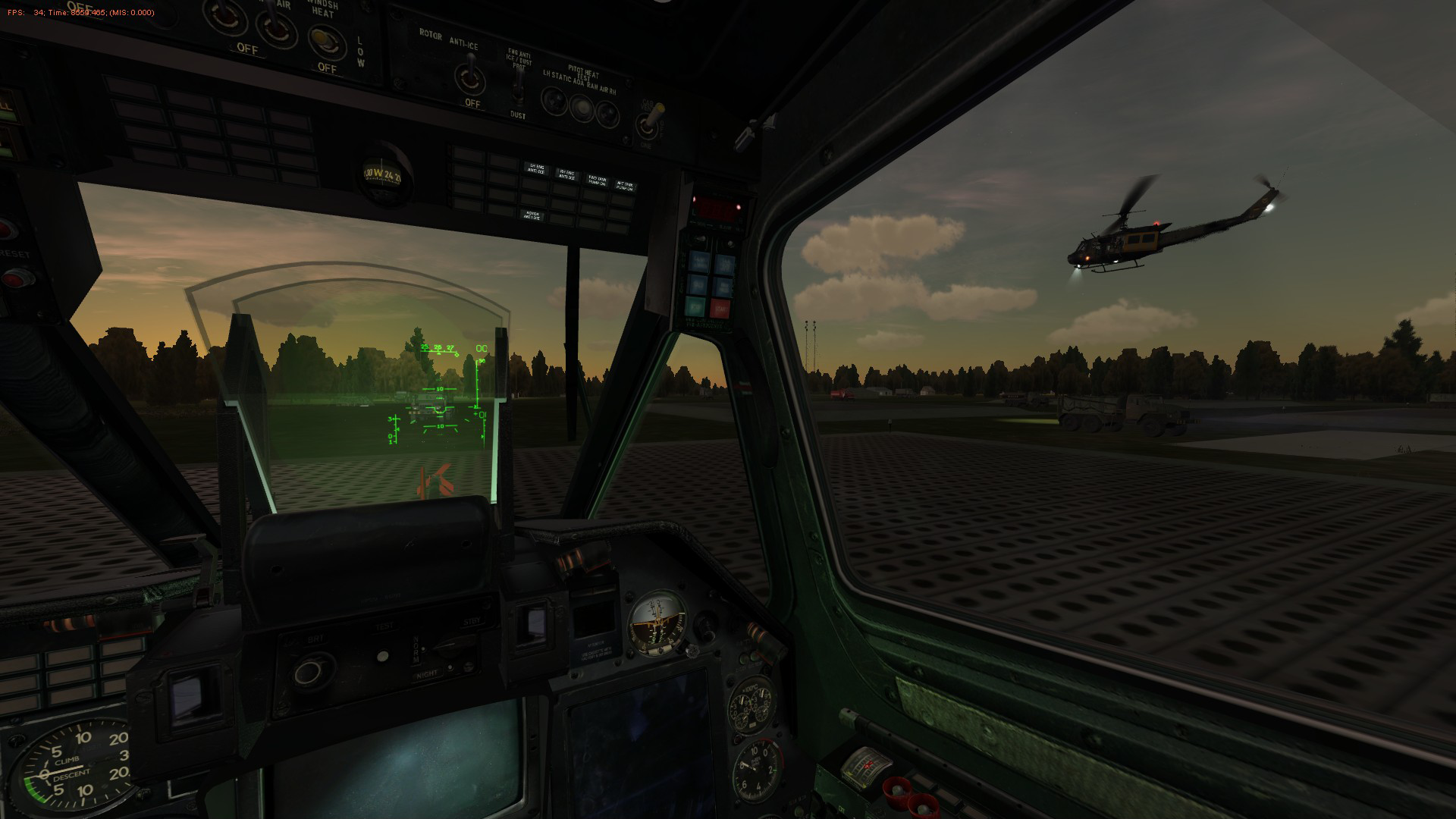
Task: Click the green button on the overhead keypad
Action: coord(695,306)
